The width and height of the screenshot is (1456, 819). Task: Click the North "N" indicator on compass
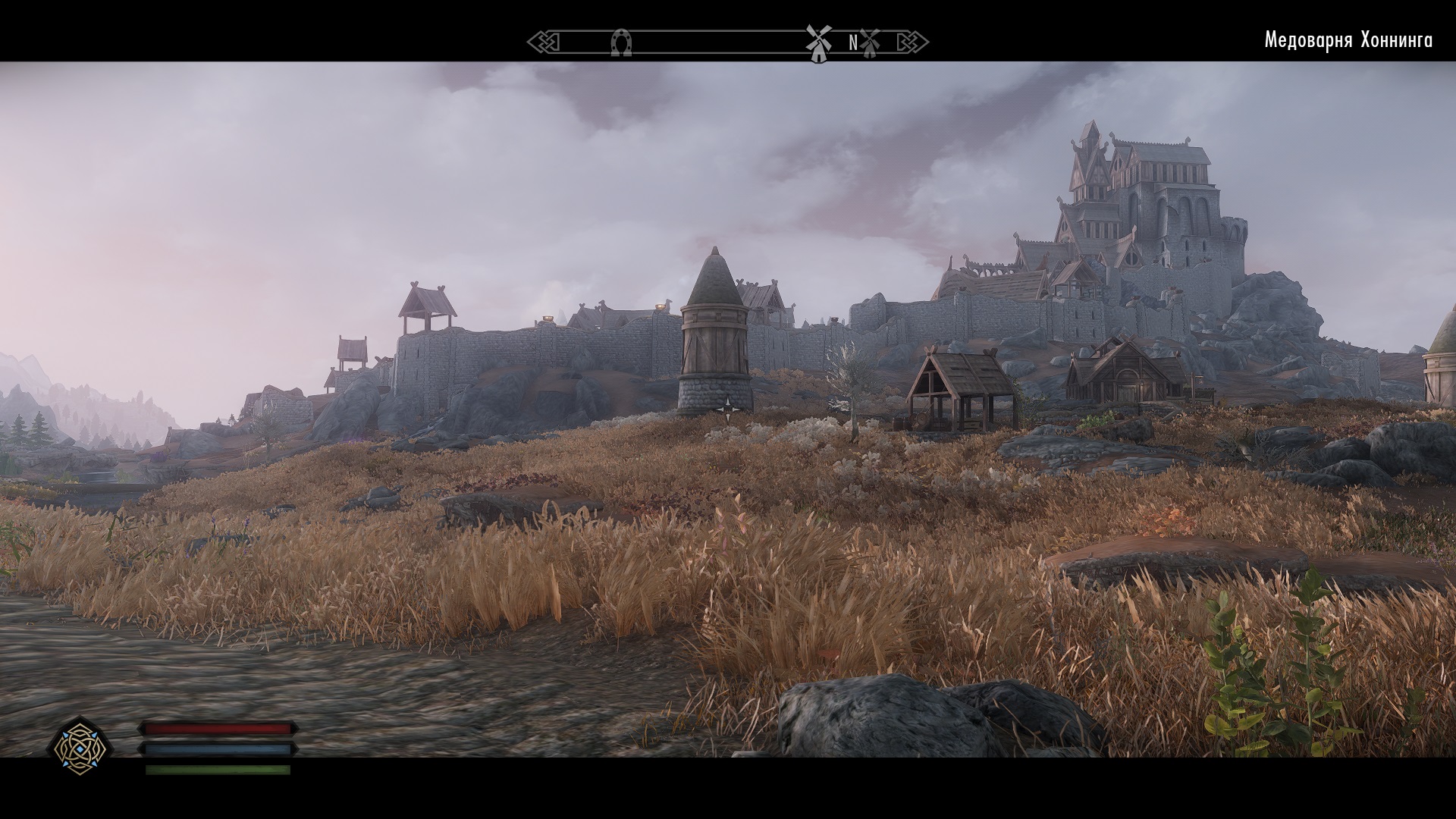point(852,43)
